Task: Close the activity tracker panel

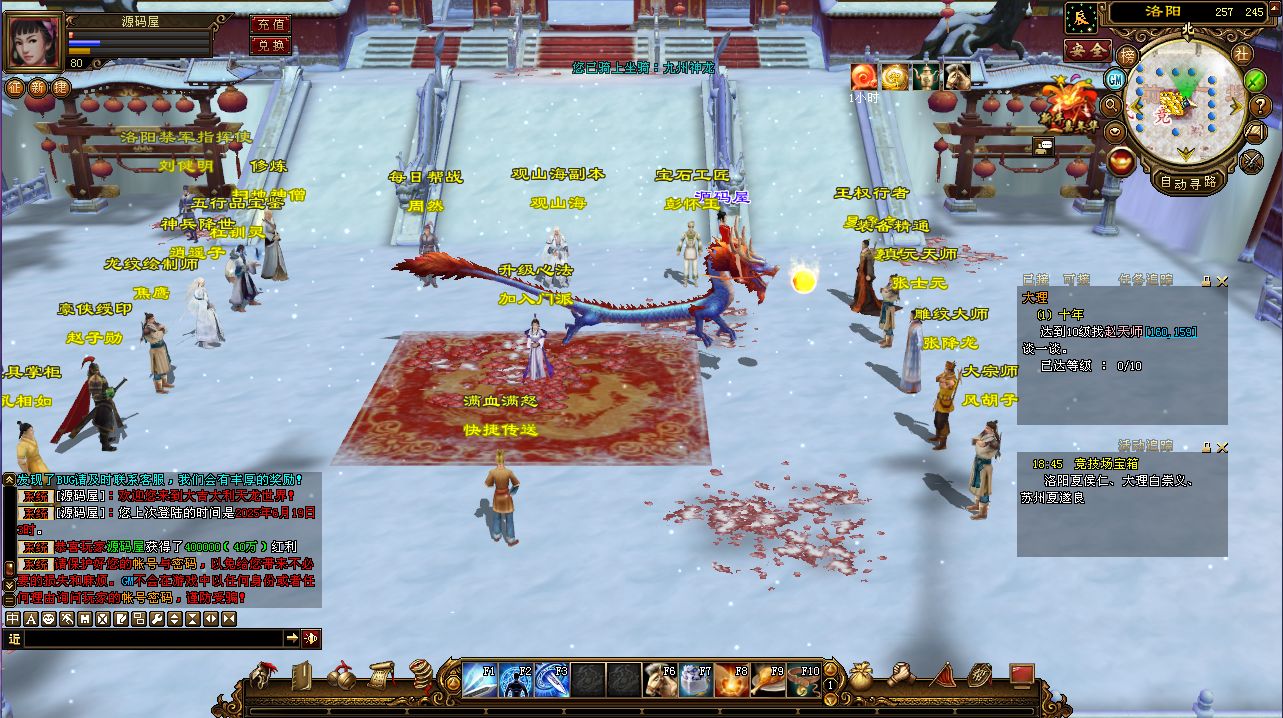Action: click(x=1221, y=447)
